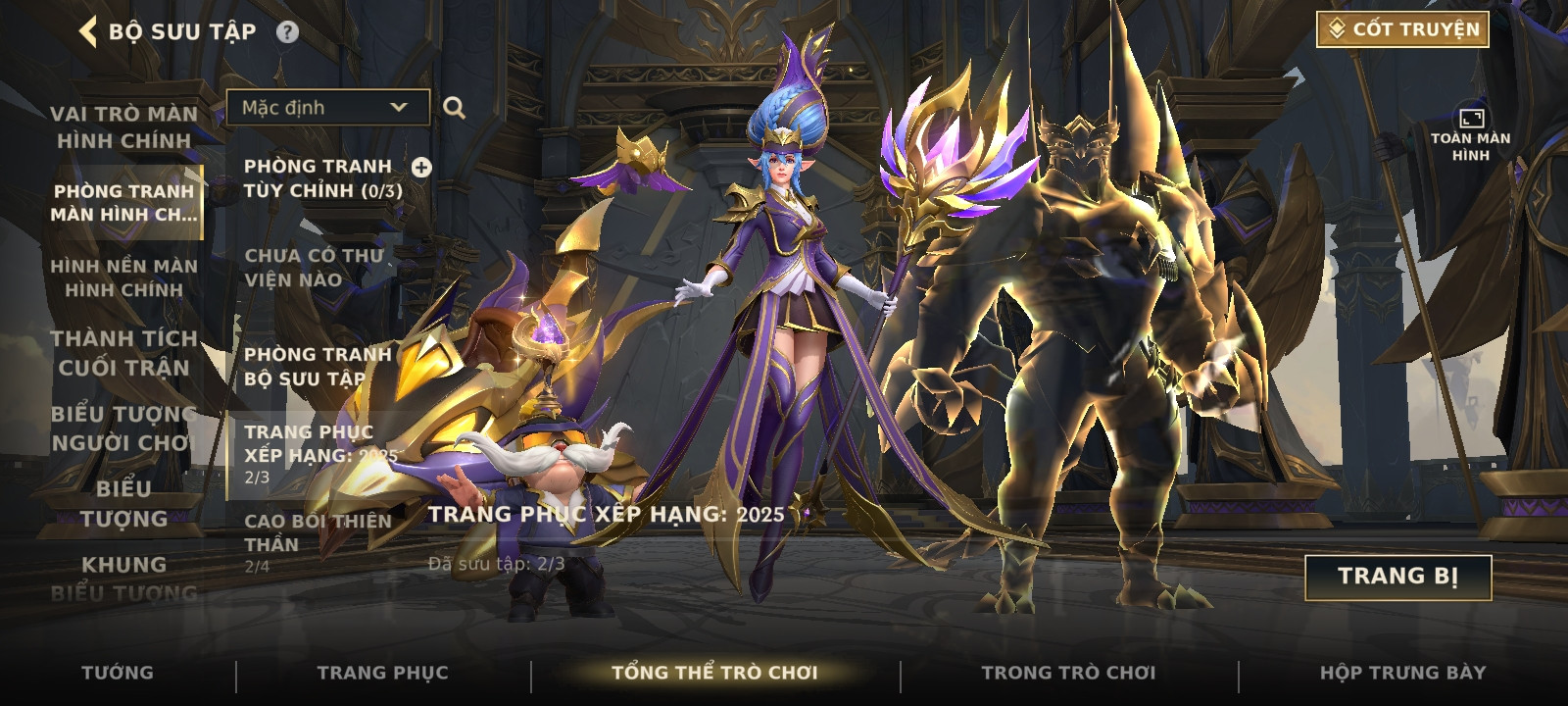Click the Trang Bị equip button
This screenshot has width=1568, height=706.
pos(1397,577)
